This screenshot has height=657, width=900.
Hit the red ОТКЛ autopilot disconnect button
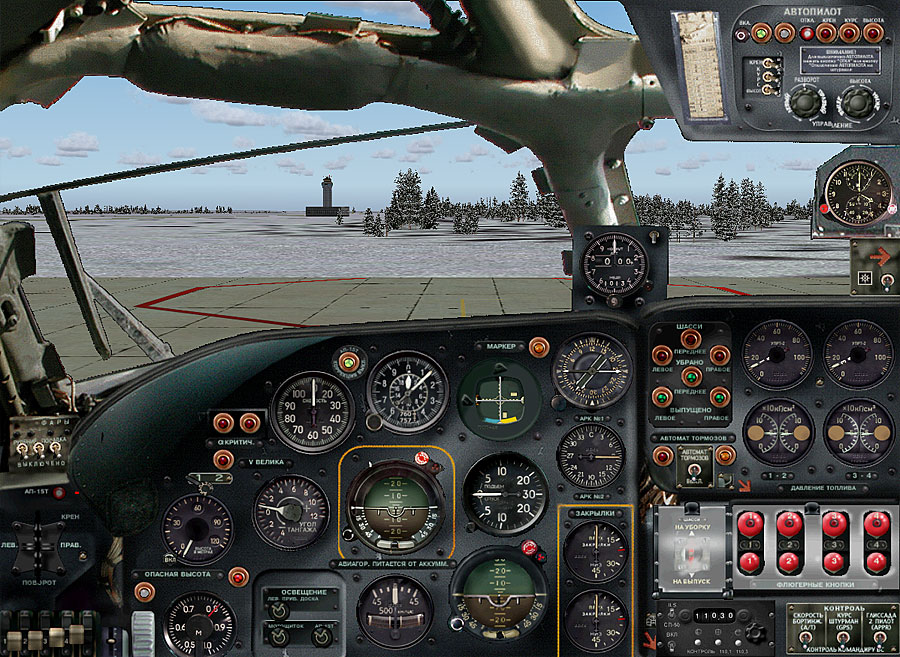[x=807, y=34]
